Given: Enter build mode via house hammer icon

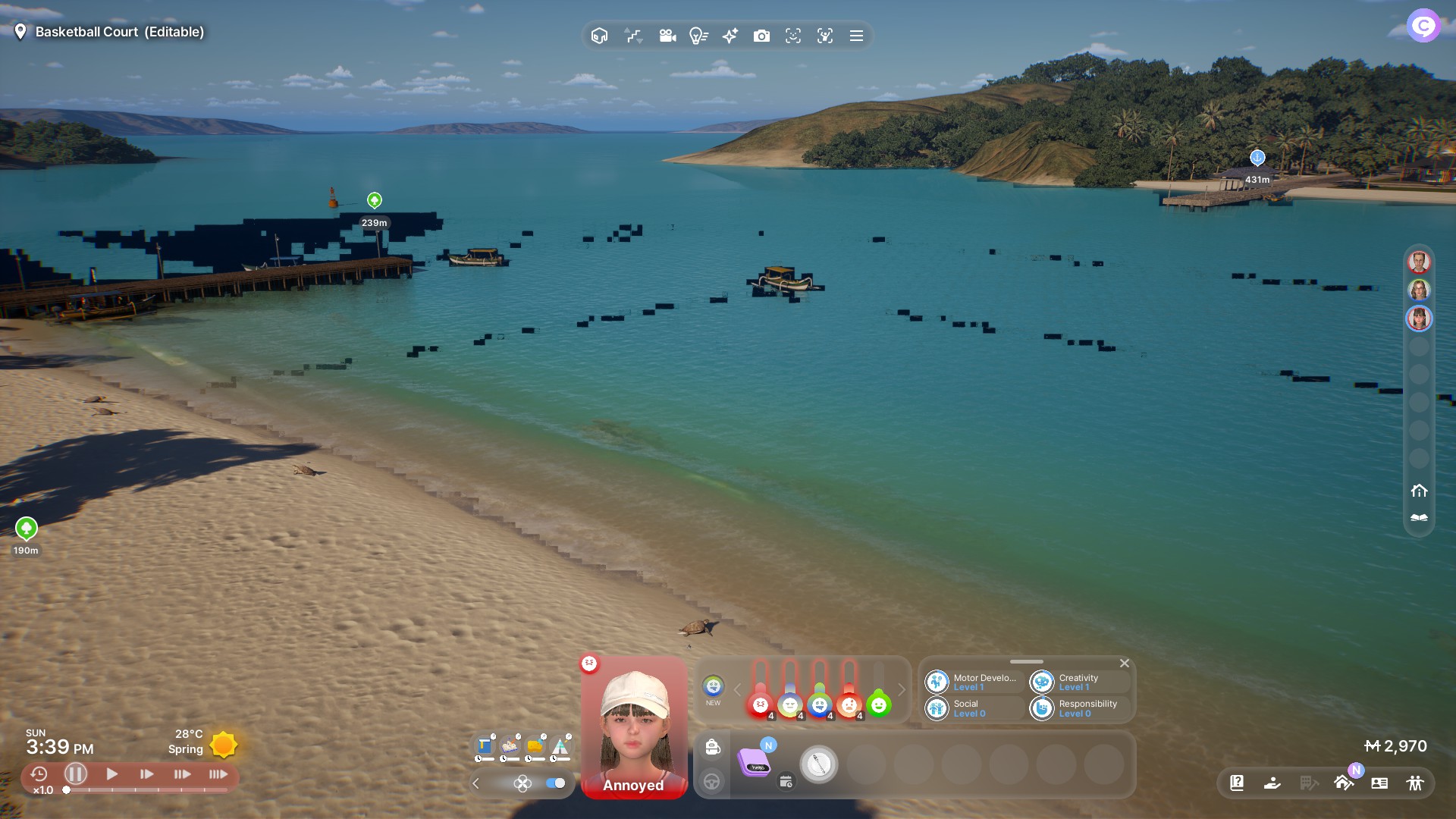Looking at the screenshot, I should click(x=1343, y=783).
